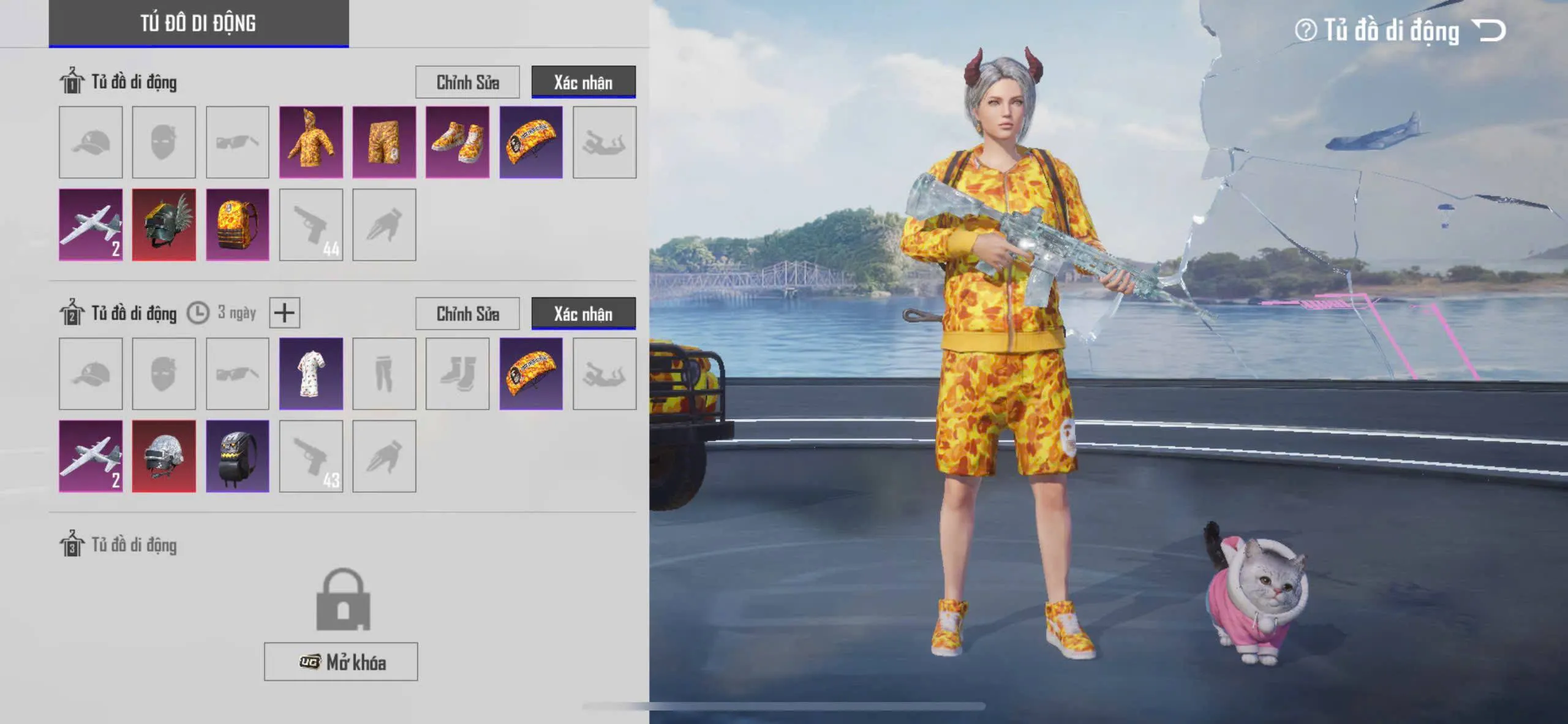Confirm the first wardrobe with Xác nhận

(583, 82)
